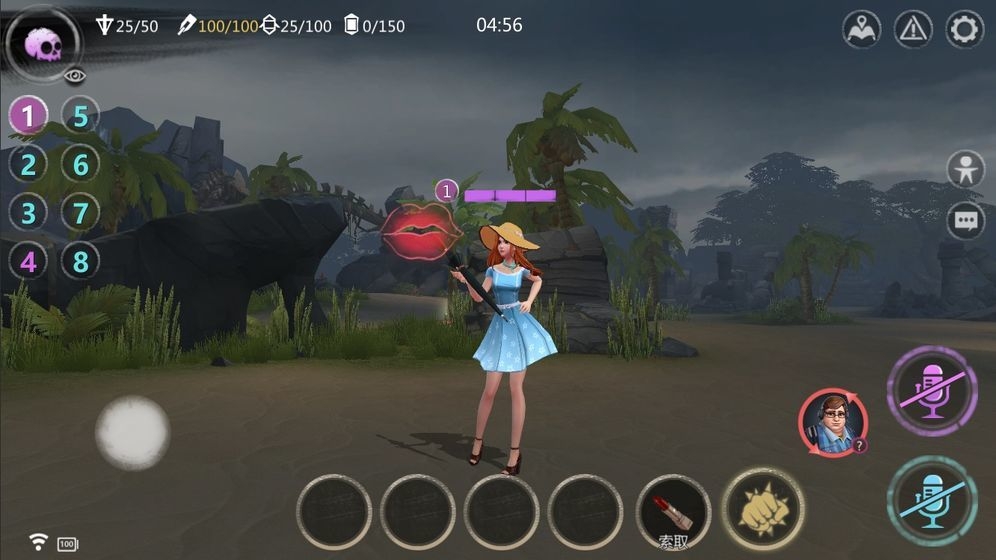This screenshot has height=560, width=996.
Task: Toggle the eye visibility icon
Action: coord(75,76)
